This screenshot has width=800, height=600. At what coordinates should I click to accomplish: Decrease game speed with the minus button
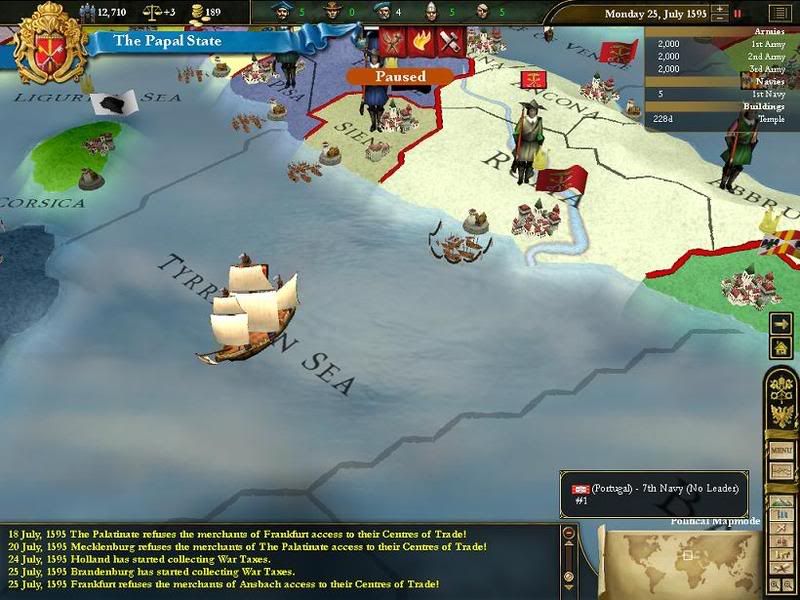tap(719, 19)
